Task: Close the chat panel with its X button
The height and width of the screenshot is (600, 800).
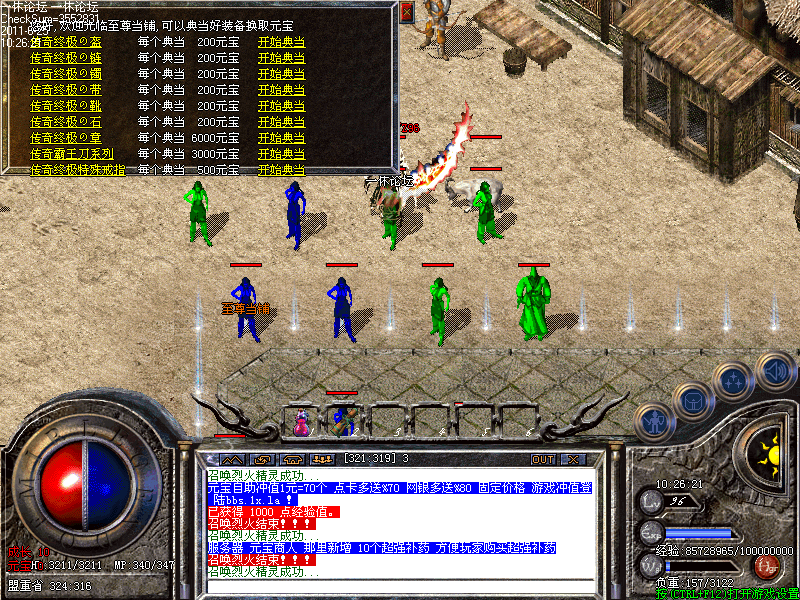Action: (x=573, y=459)
